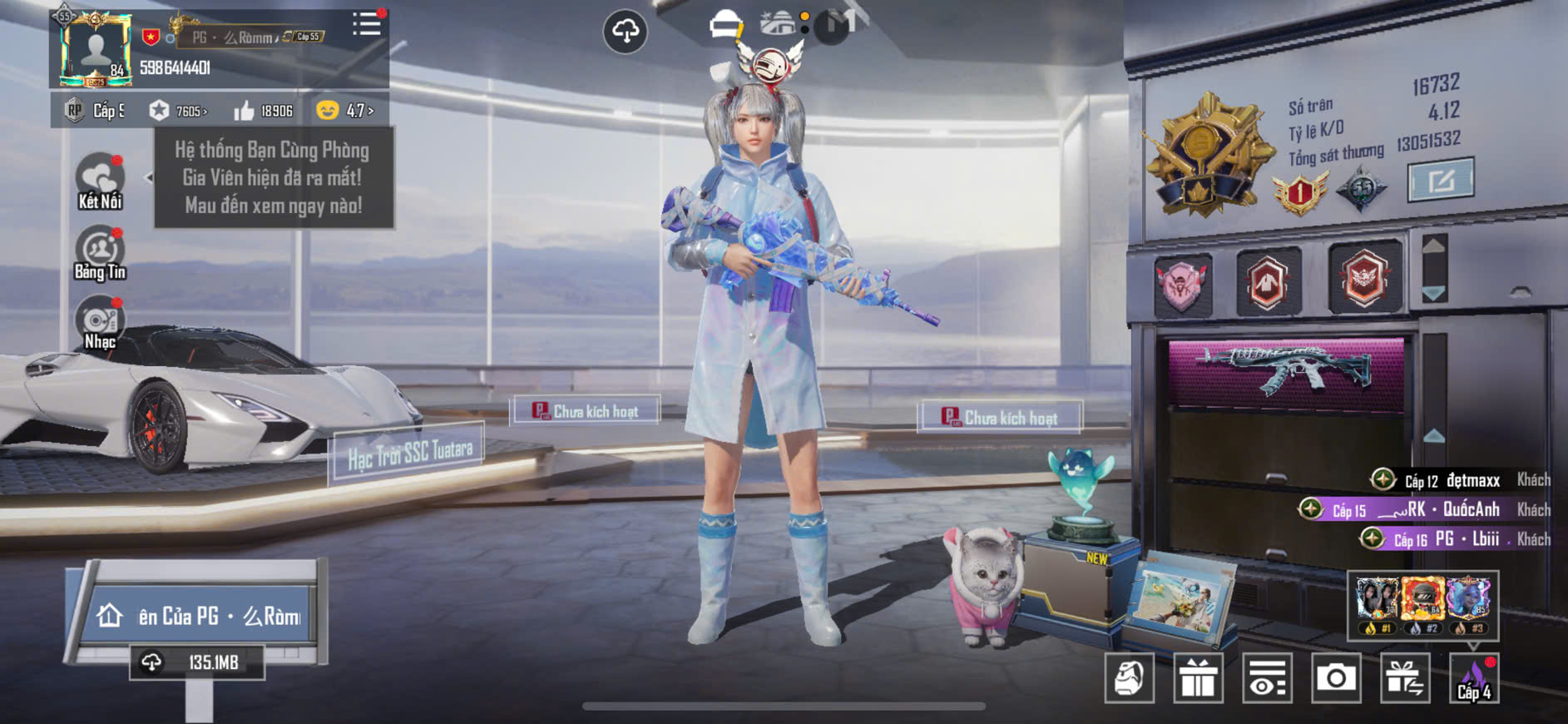Open the gift exchange button with arrows
This screenshot has height=724, width=1568.
(1404, 678)
